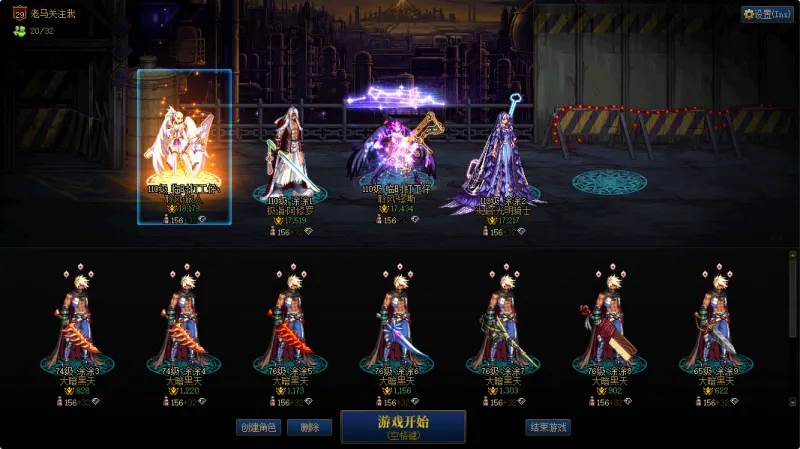Exit with the 结束游戏 button

tap(548, 427)
